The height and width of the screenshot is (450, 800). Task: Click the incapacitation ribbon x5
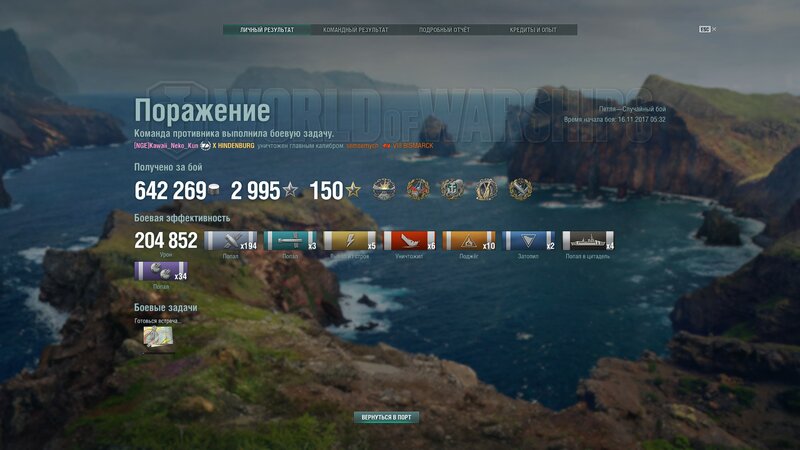click(x=350, y=240)
